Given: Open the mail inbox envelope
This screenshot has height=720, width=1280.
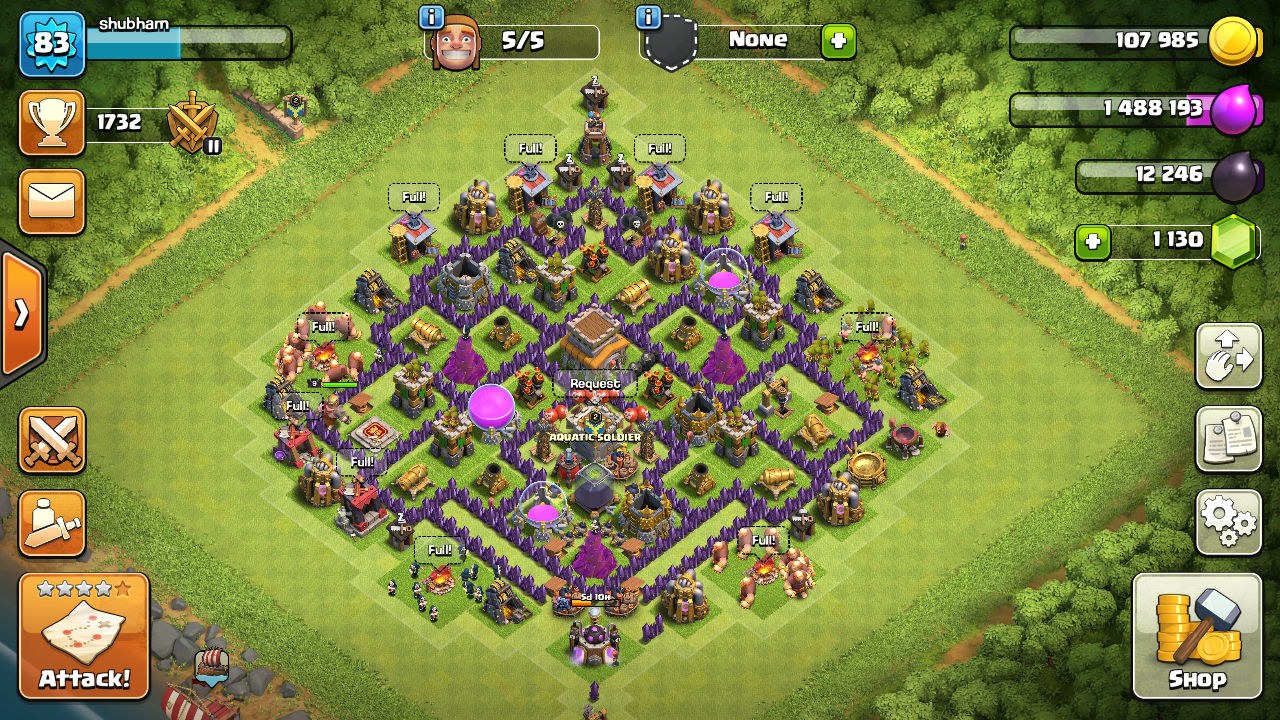Looking at the screenshot, I should [52, 202].
